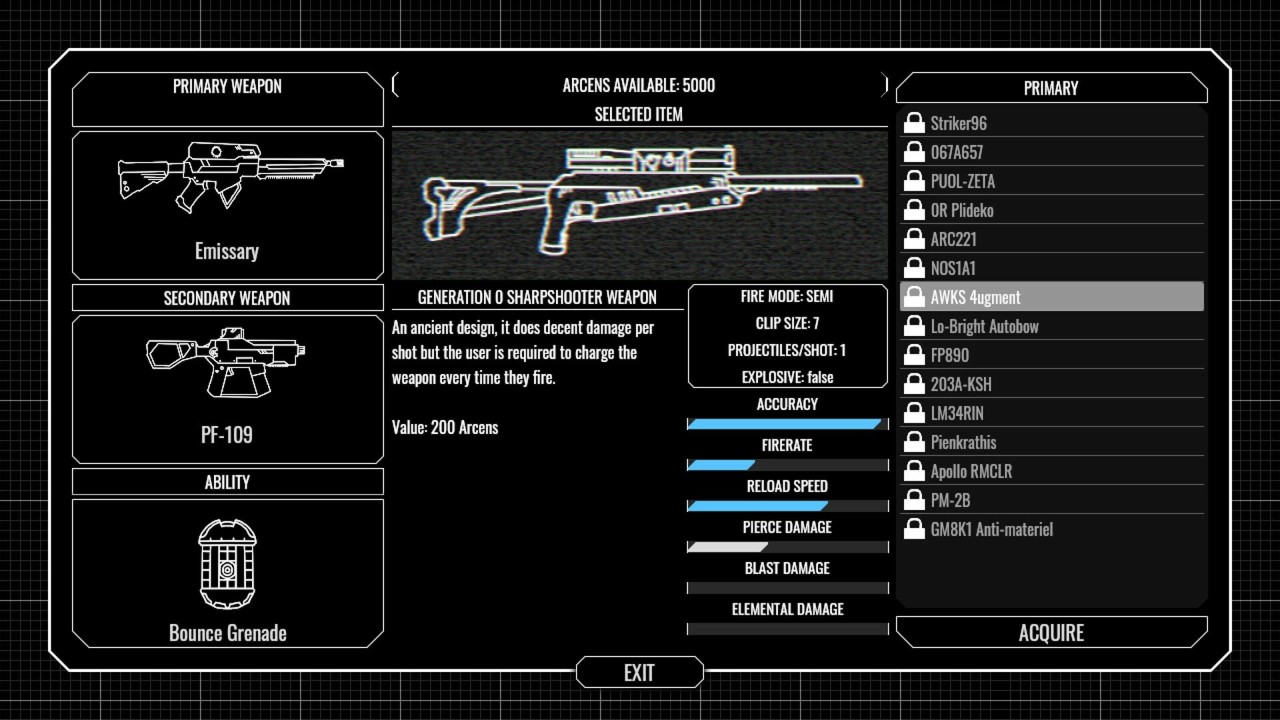The image size is (1280, 720).
Task: Select the PM-2B entry
Action: coord(1051,500)
